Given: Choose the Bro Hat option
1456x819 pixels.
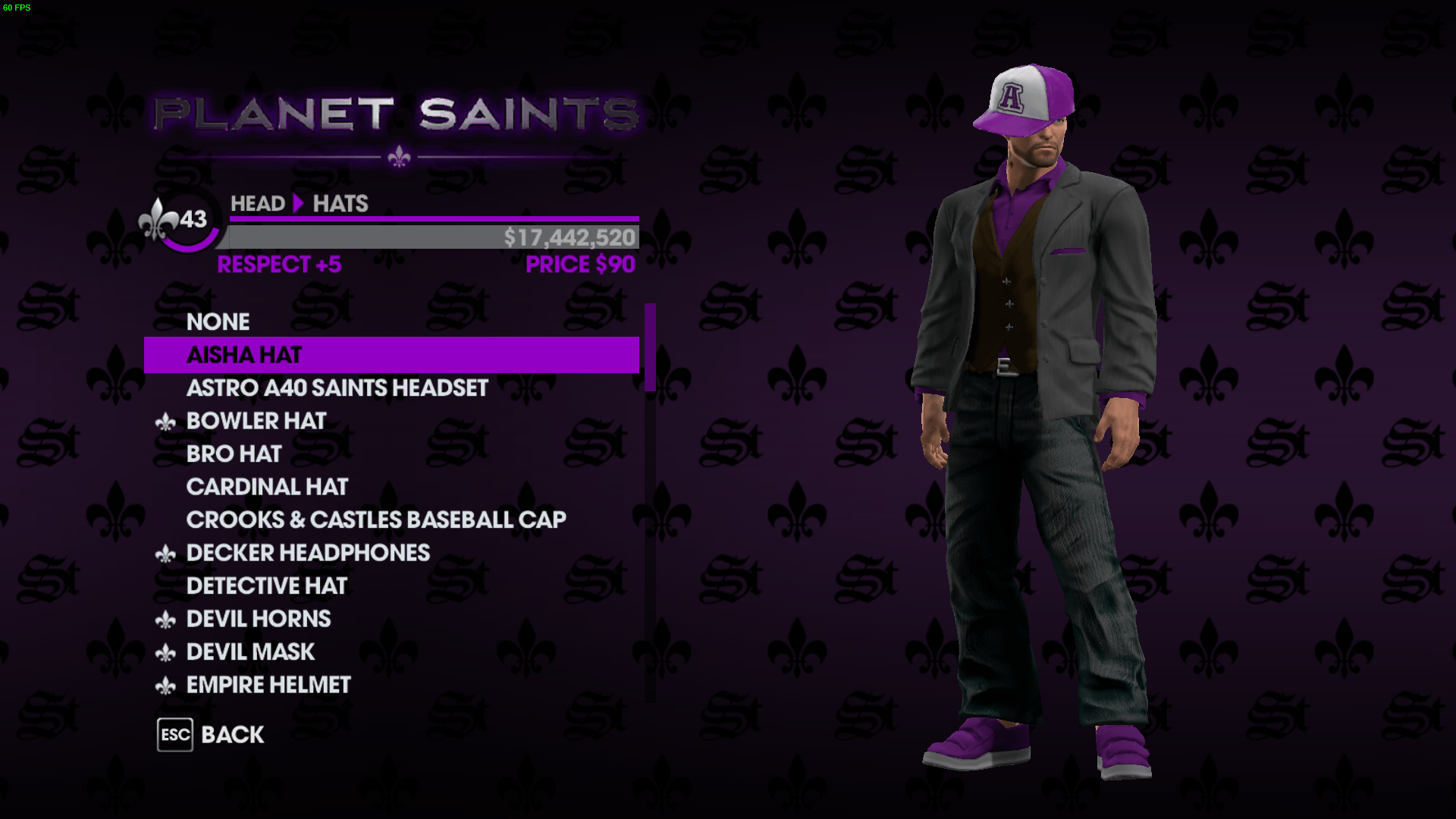Looking at the screenshot, I should coord(234,453).
